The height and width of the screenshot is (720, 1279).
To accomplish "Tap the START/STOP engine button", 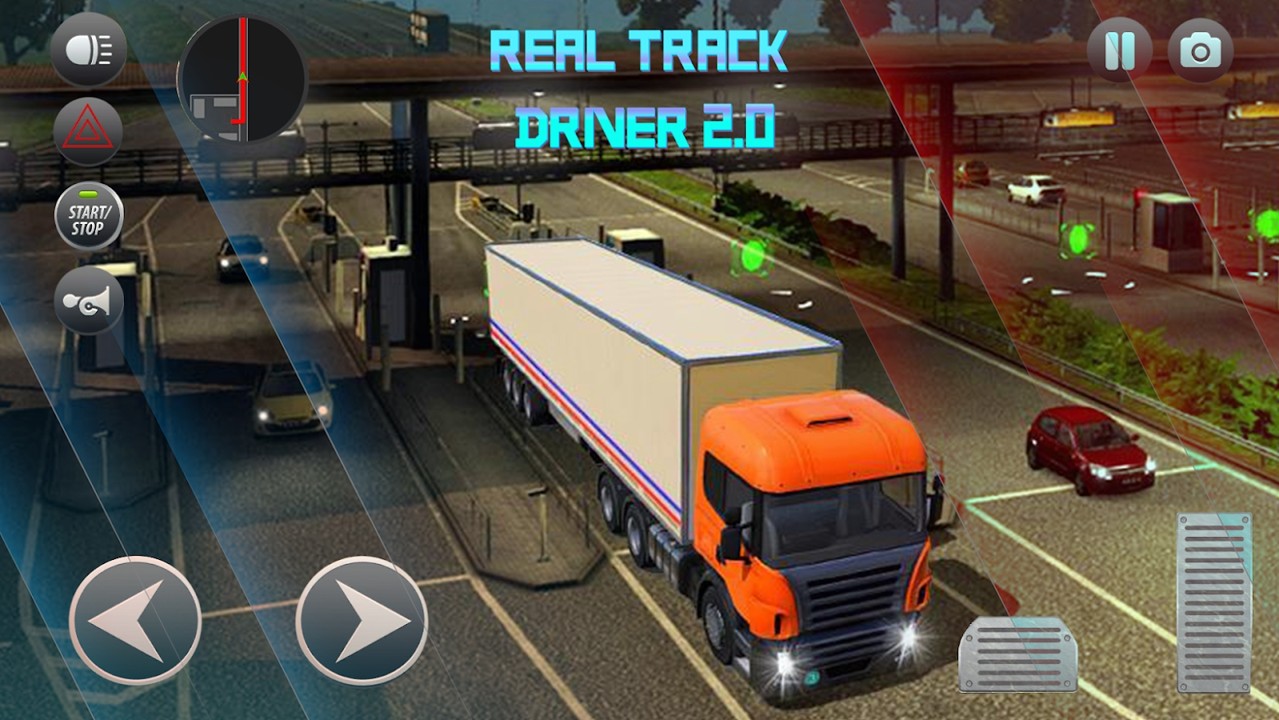I will click(88, 216).
